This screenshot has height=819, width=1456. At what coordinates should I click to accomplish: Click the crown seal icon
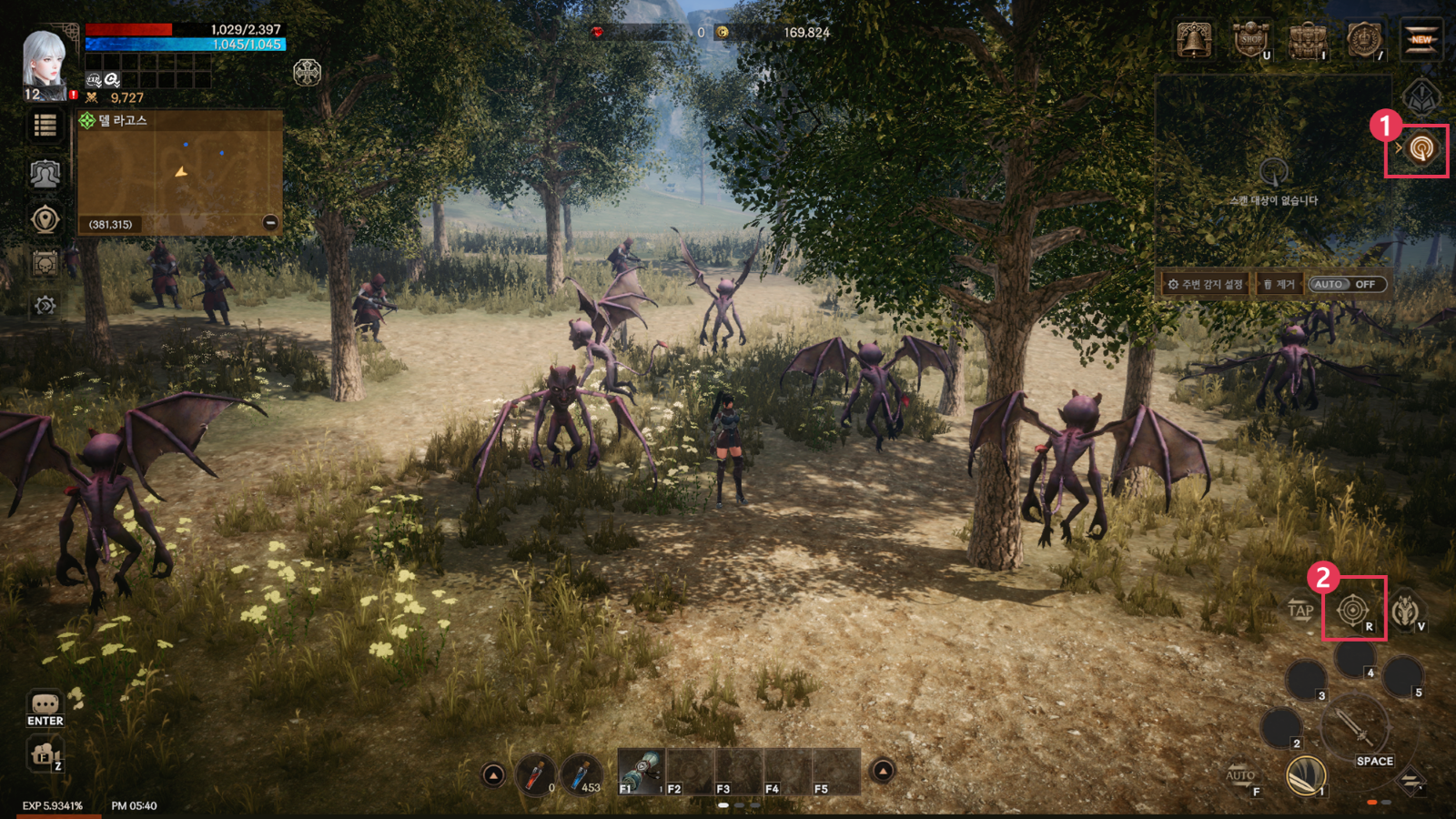point(1364,41)
